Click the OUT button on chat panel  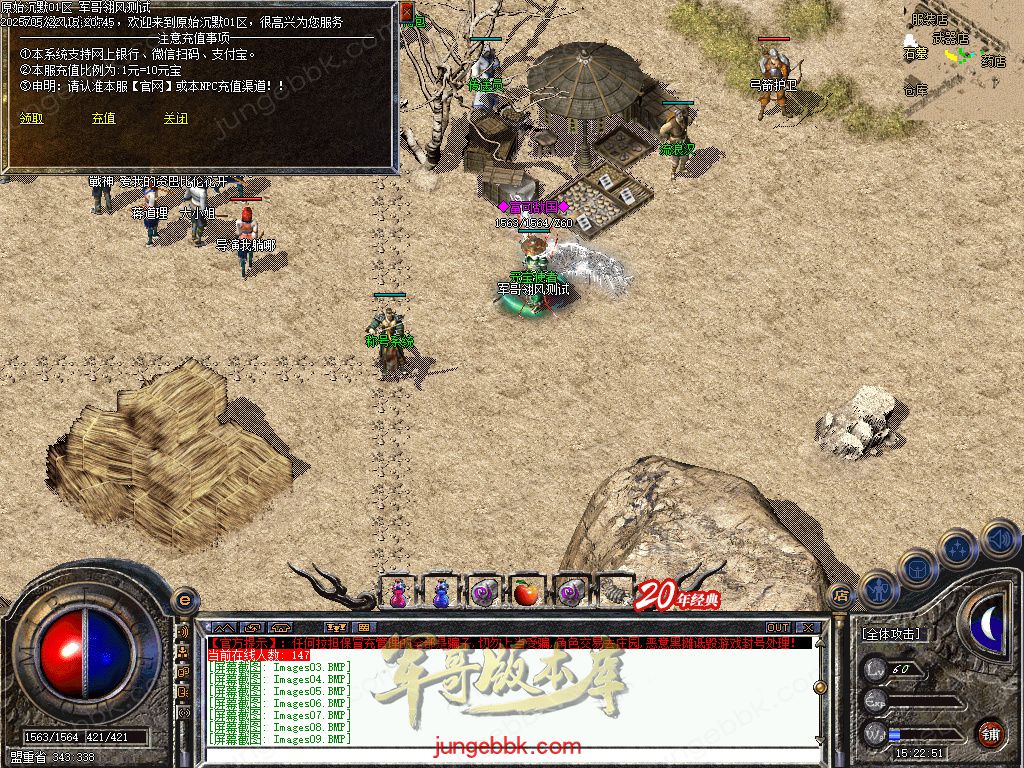[x=777, y=628]
